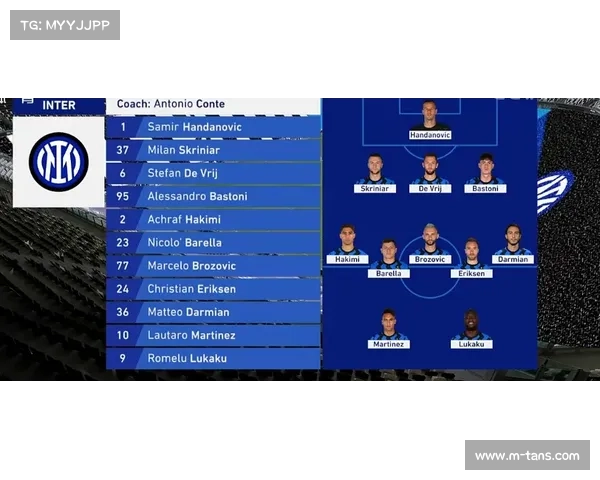Select the Skriniar portrait on the formation pitch
The image size is (600, 480).
(375, 168)
